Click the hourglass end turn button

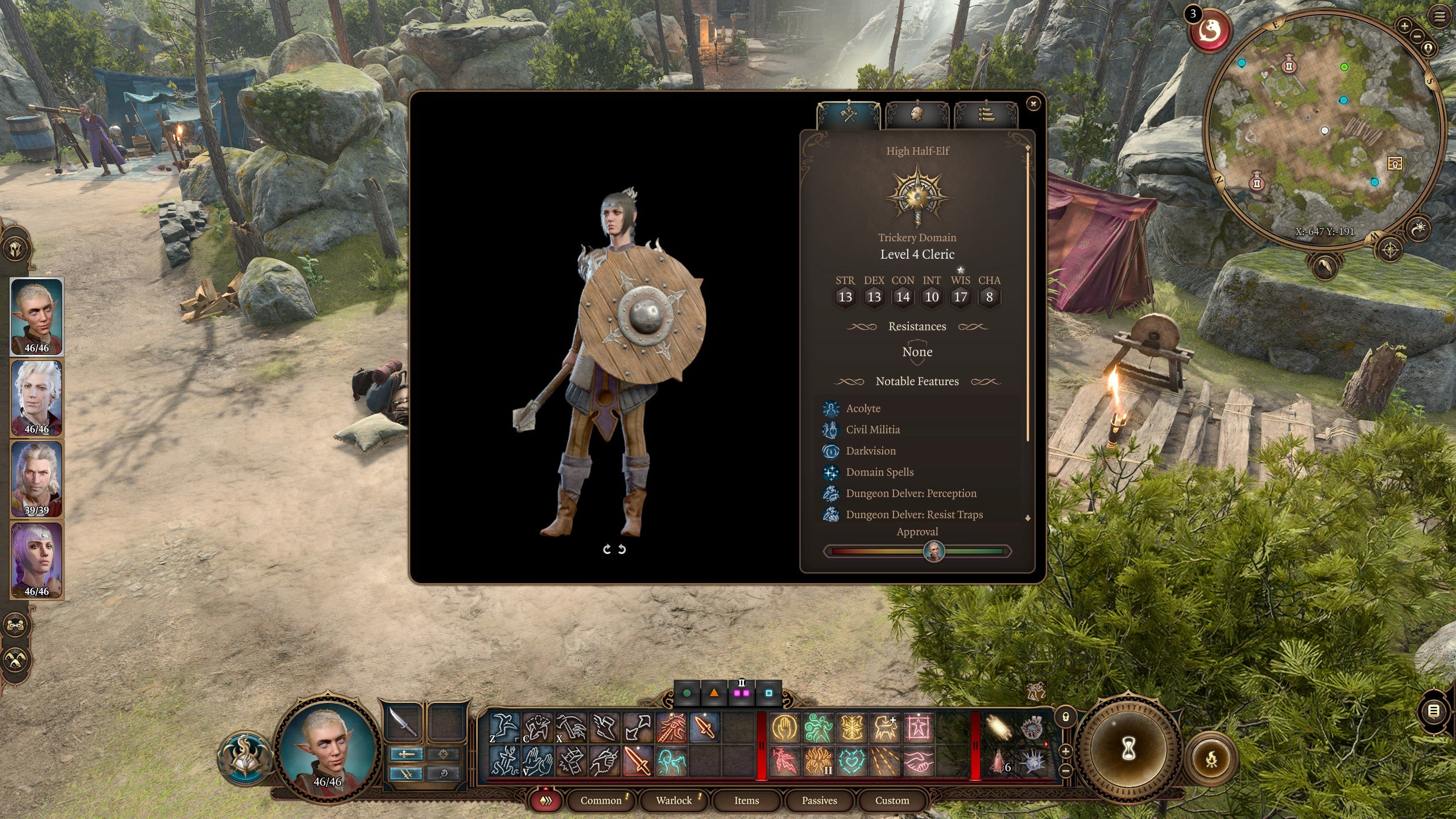[x=1128, y=749]
